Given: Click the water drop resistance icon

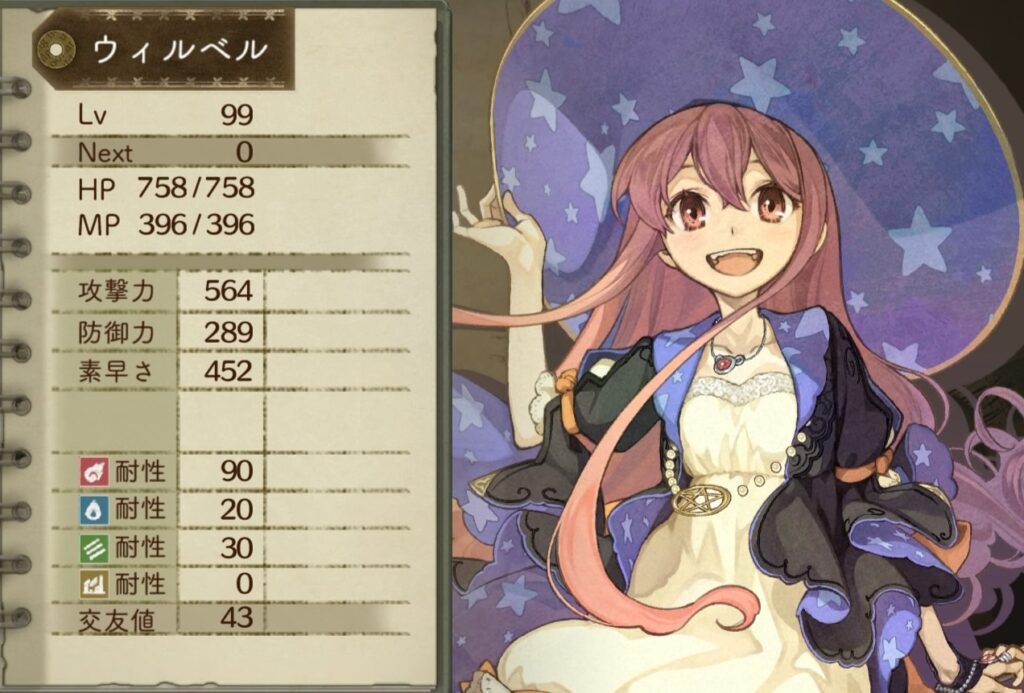Looking at the screenshot, I should 93,509.
